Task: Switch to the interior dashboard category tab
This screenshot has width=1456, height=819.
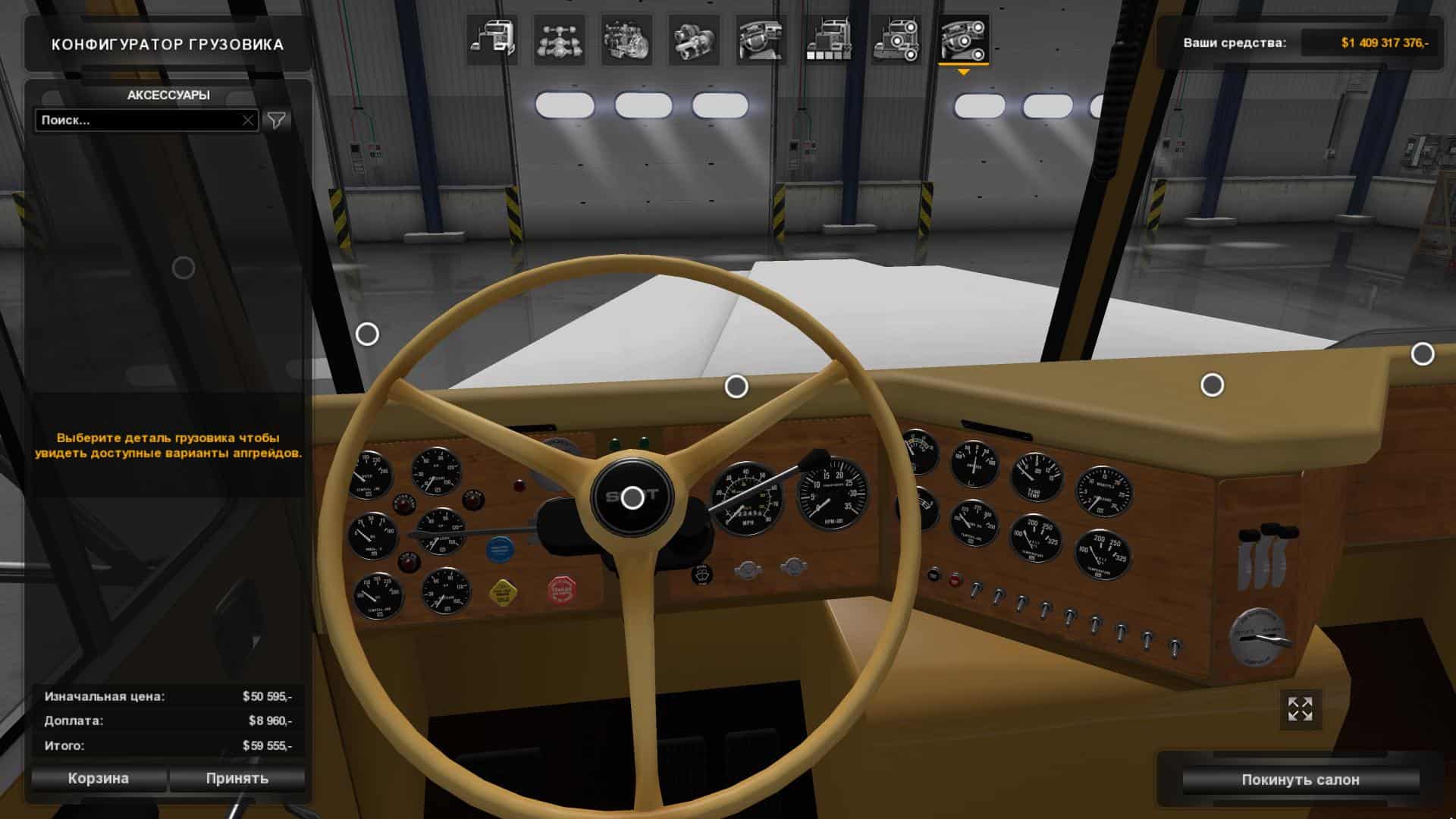Action: point(761,40)
